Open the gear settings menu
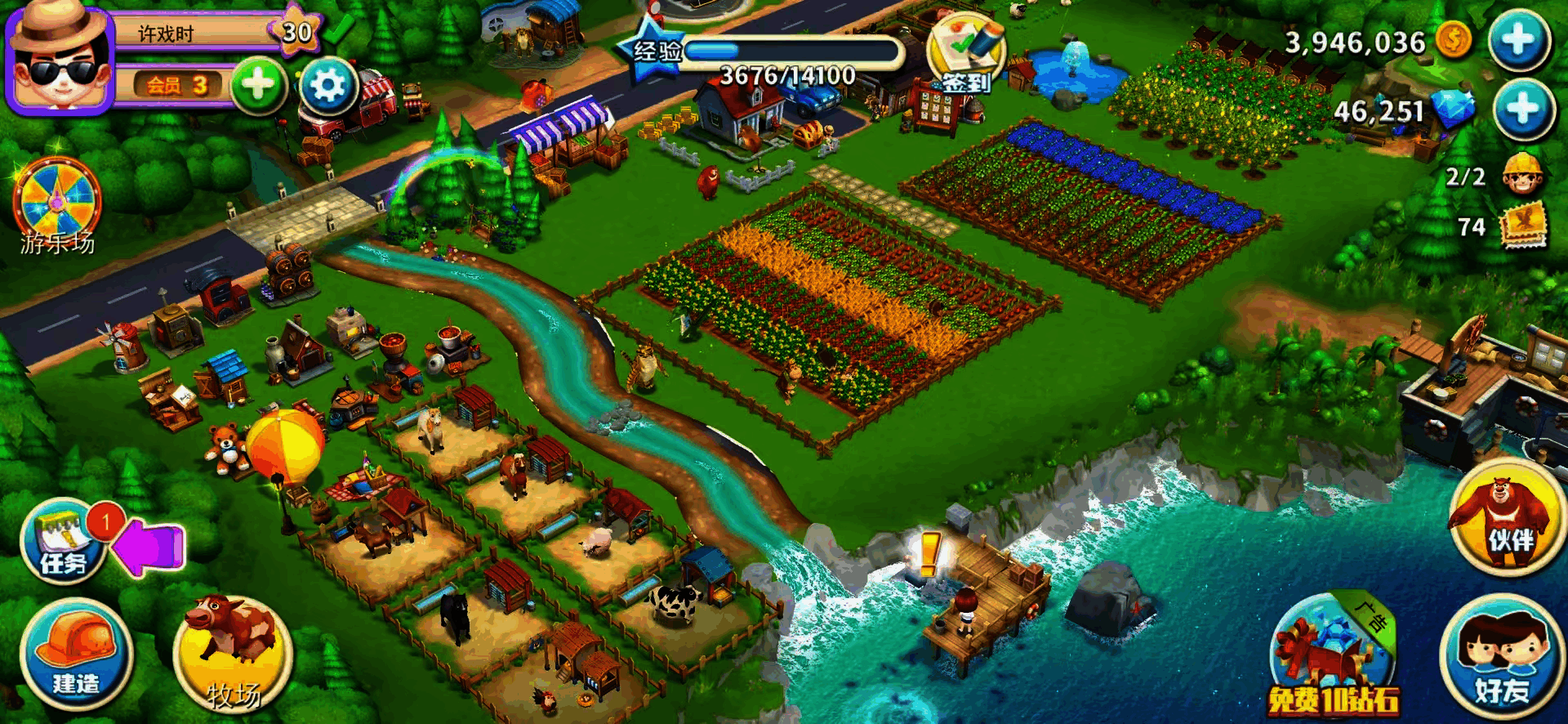 pyautogui.click(x=328, y=85)
